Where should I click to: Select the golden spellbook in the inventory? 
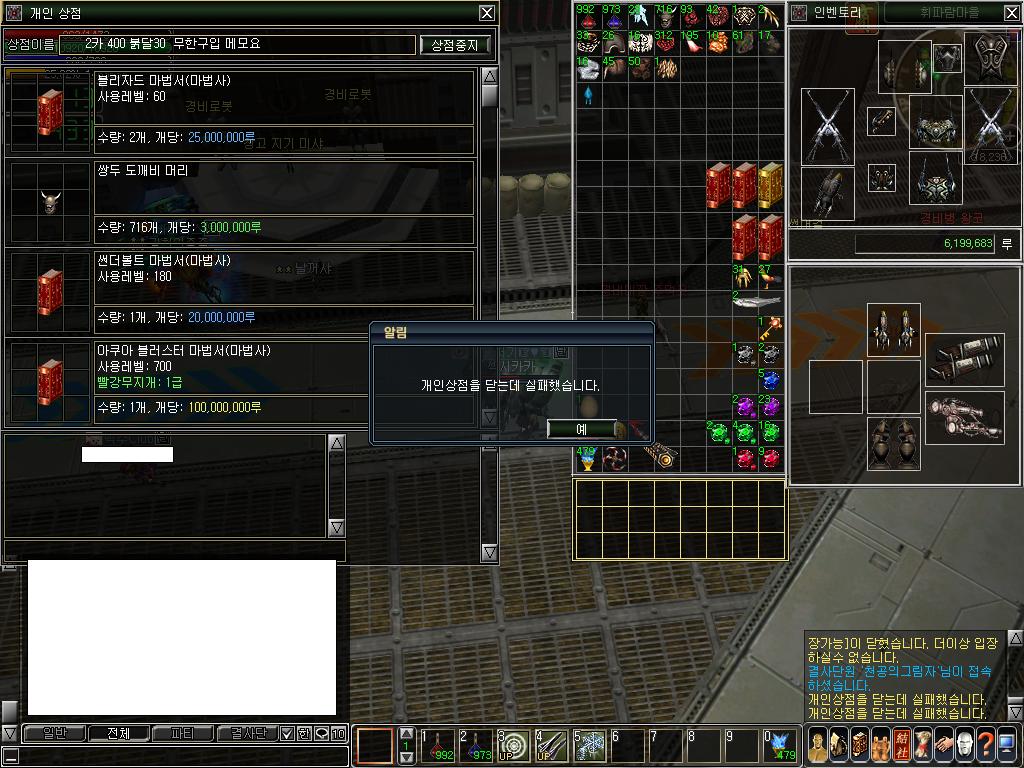click(770, 186)
